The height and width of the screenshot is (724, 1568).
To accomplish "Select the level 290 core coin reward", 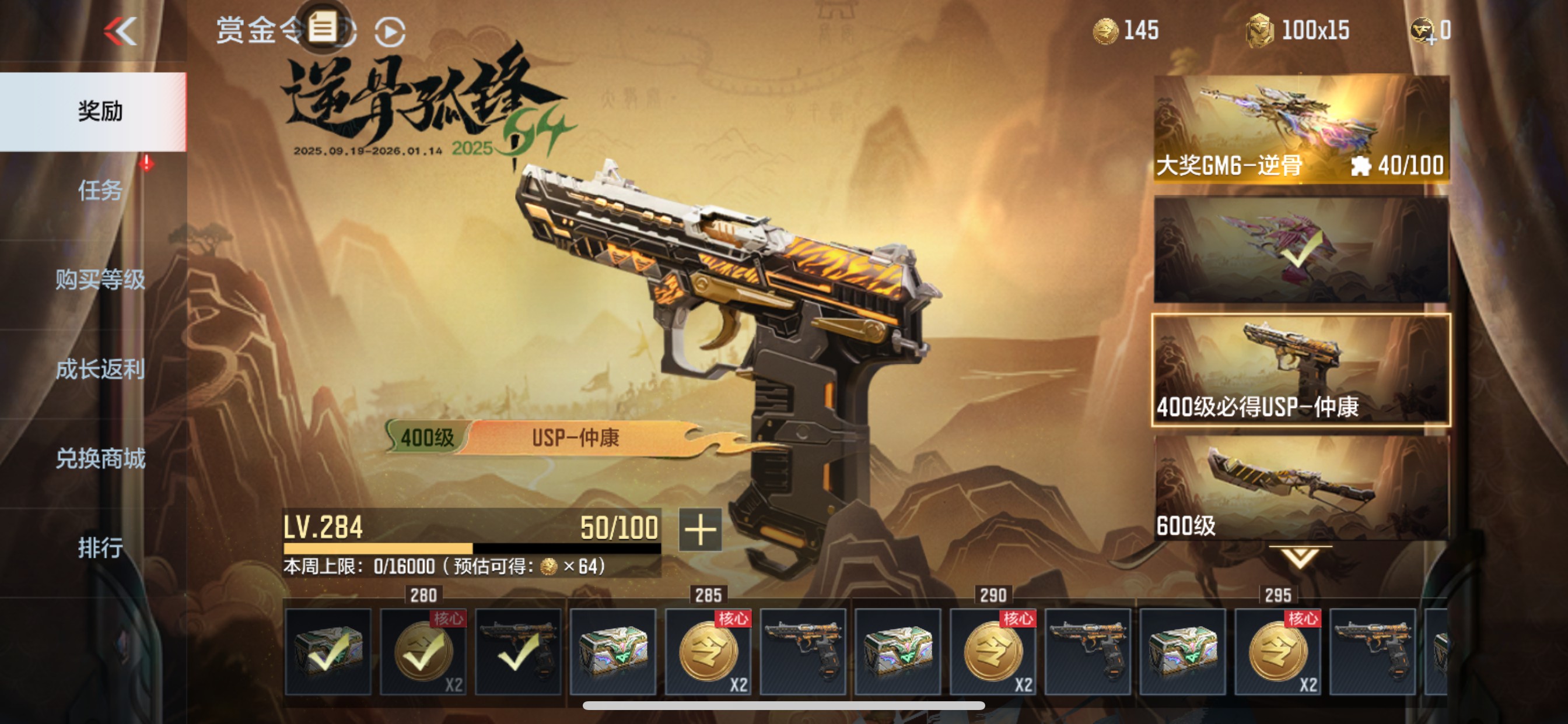I will click(x=993, y=652).
